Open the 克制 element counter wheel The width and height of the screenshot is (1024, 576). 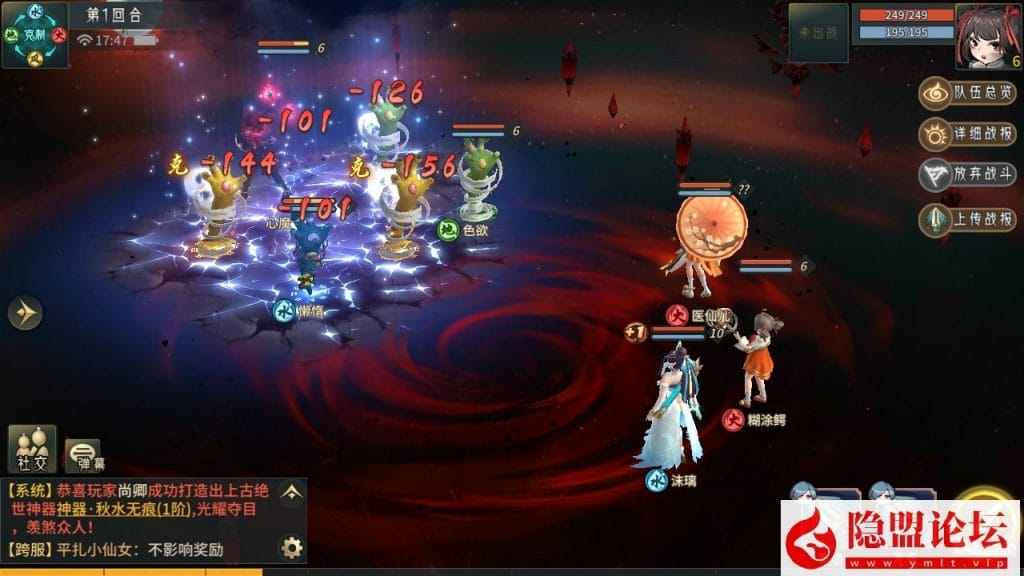click(x=35, y=35)
